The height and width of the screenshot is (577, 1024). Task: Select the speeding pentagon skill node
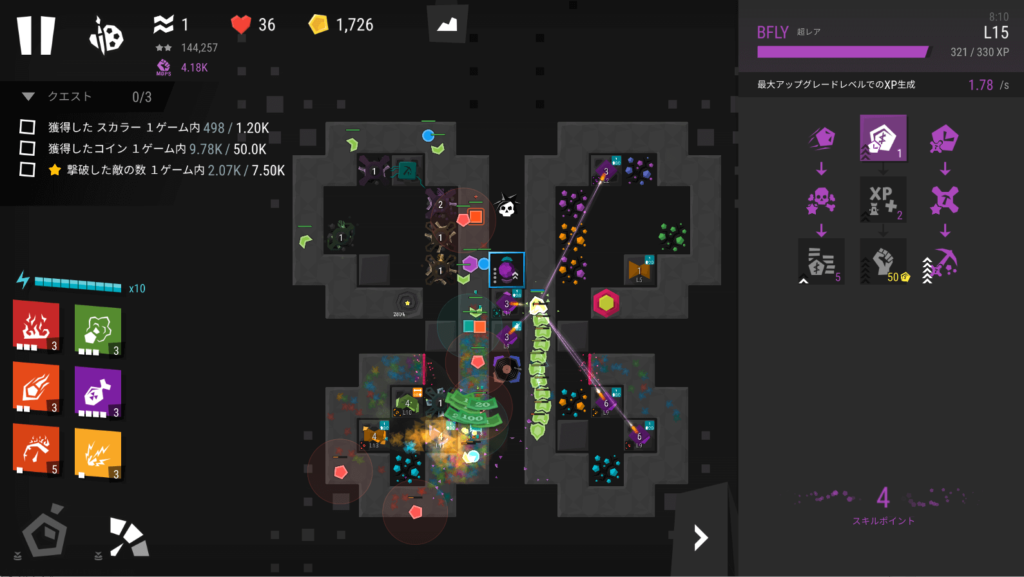pos(821,138)
